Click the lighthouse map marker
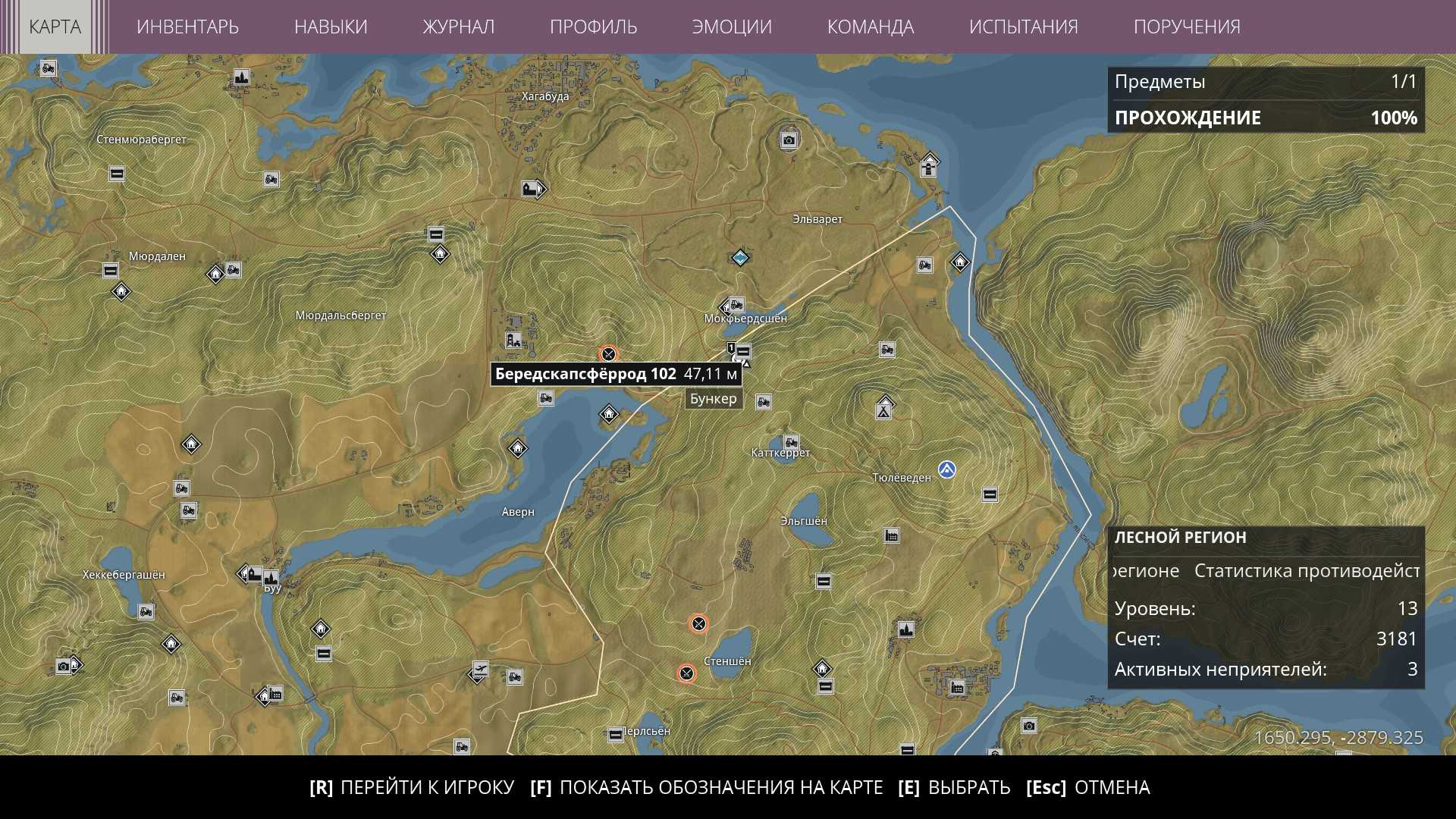Screen dimensions: 1456x819 [x=929, y=165]
